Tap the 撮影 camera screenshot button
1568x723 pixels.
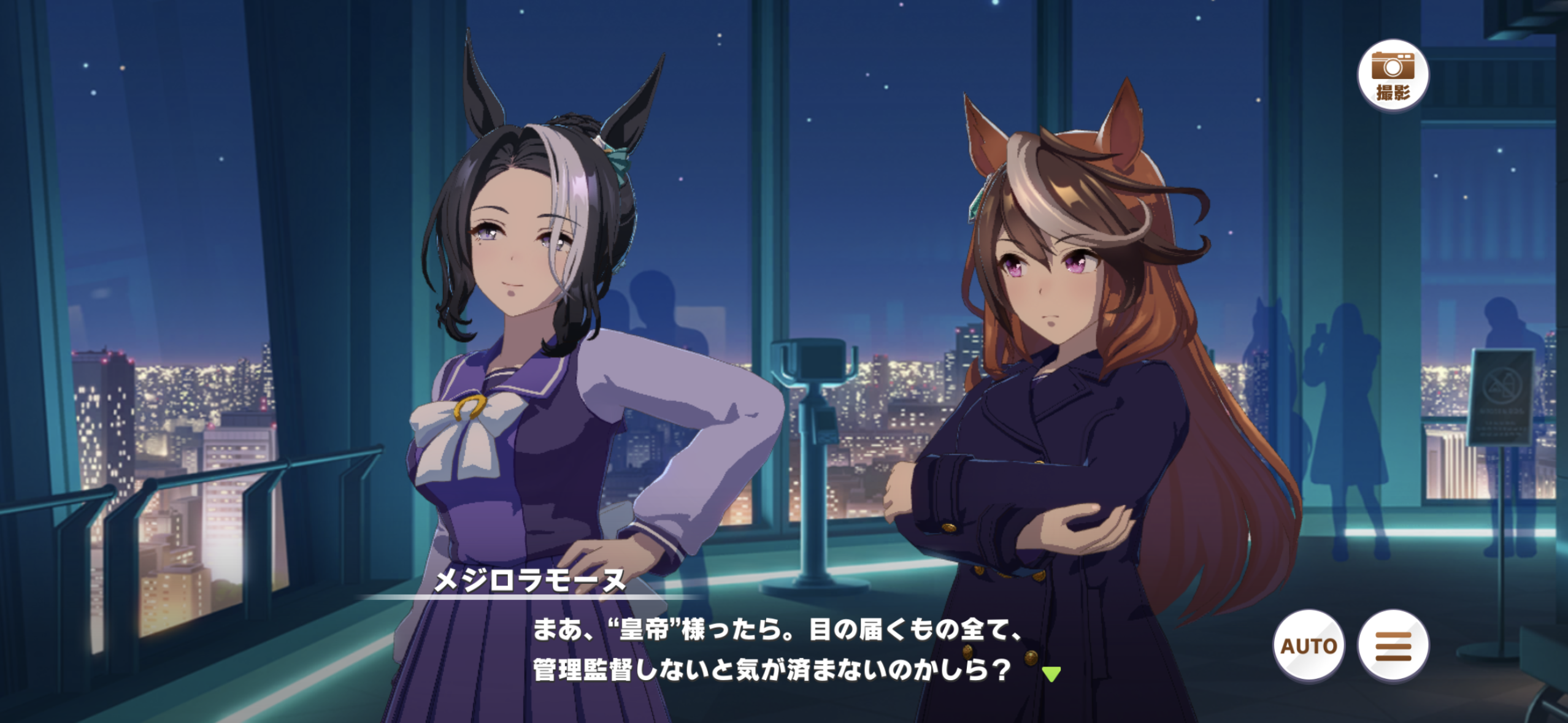point(1393,75)
